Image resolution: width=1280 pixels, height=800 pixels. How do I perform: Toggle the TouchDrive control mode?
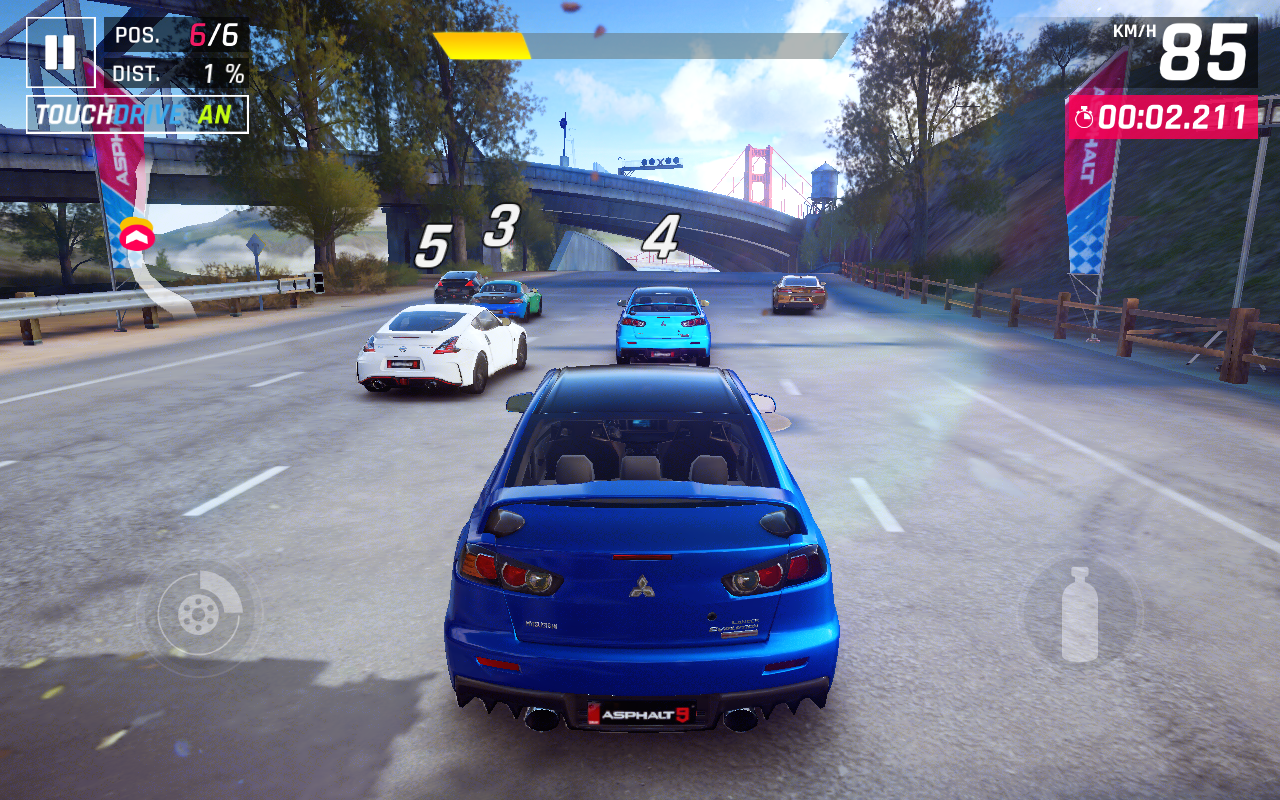click(137, 115)
